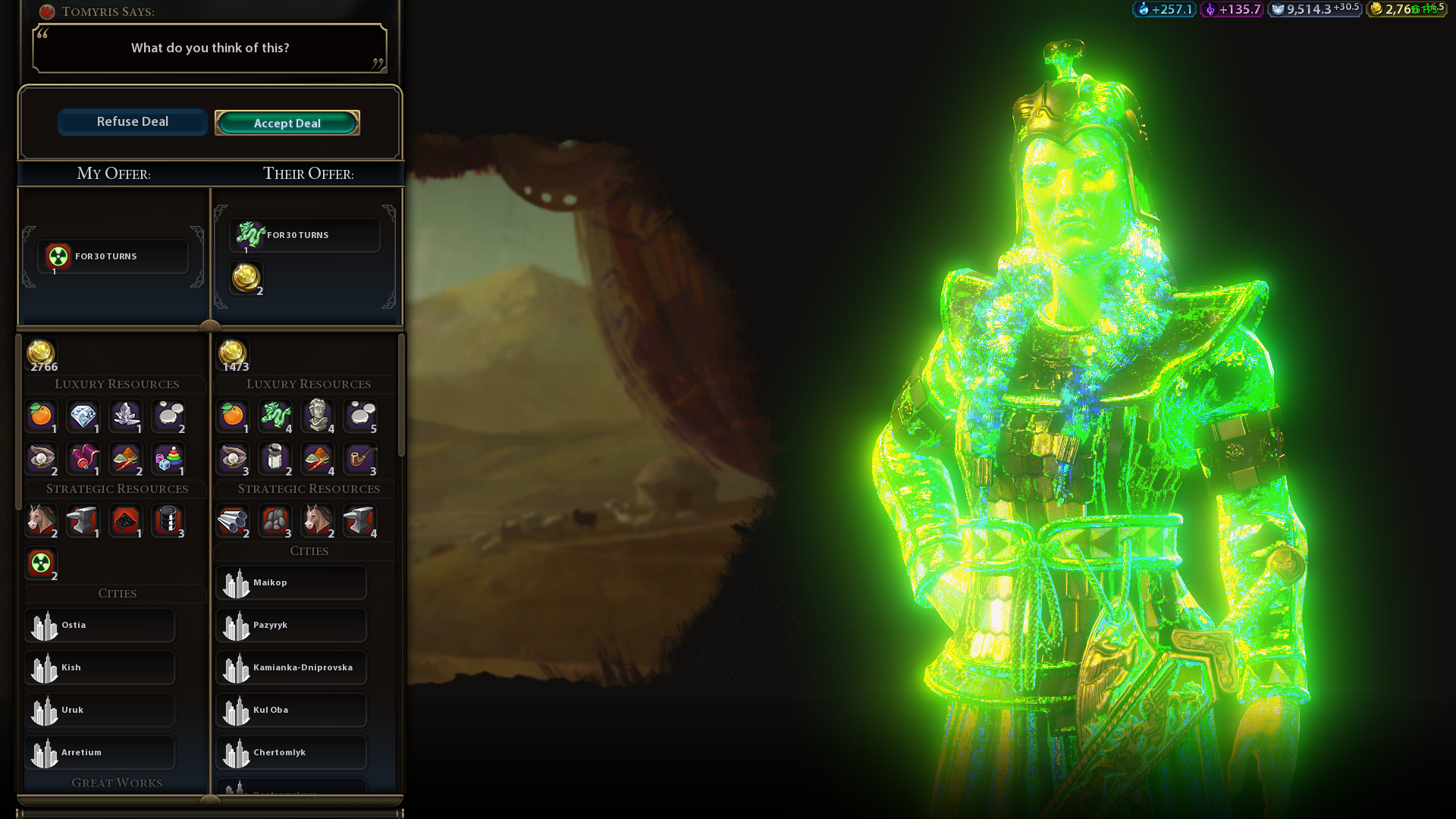Expand the Great Works section
Viewport: 1456px width, 819px height.
point(117,783)
